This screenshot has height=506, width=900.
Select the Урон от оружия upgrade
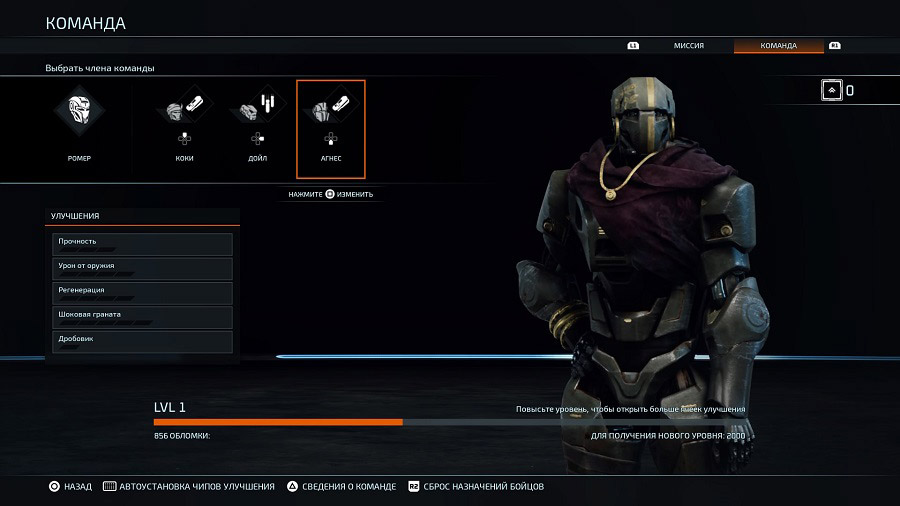143,268
